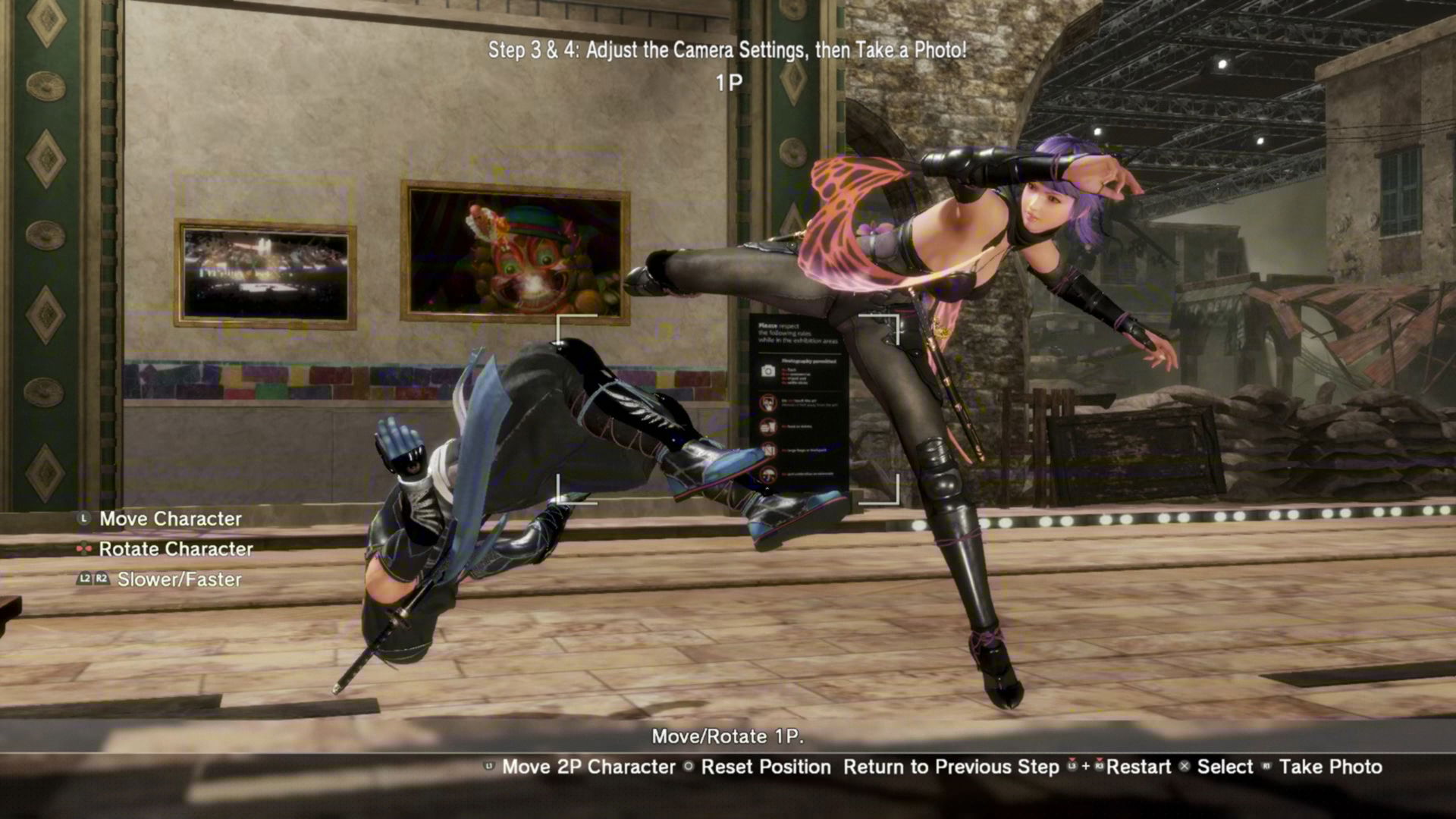
Task: Select Return to Previous Step
Action: tap(951, 767)
